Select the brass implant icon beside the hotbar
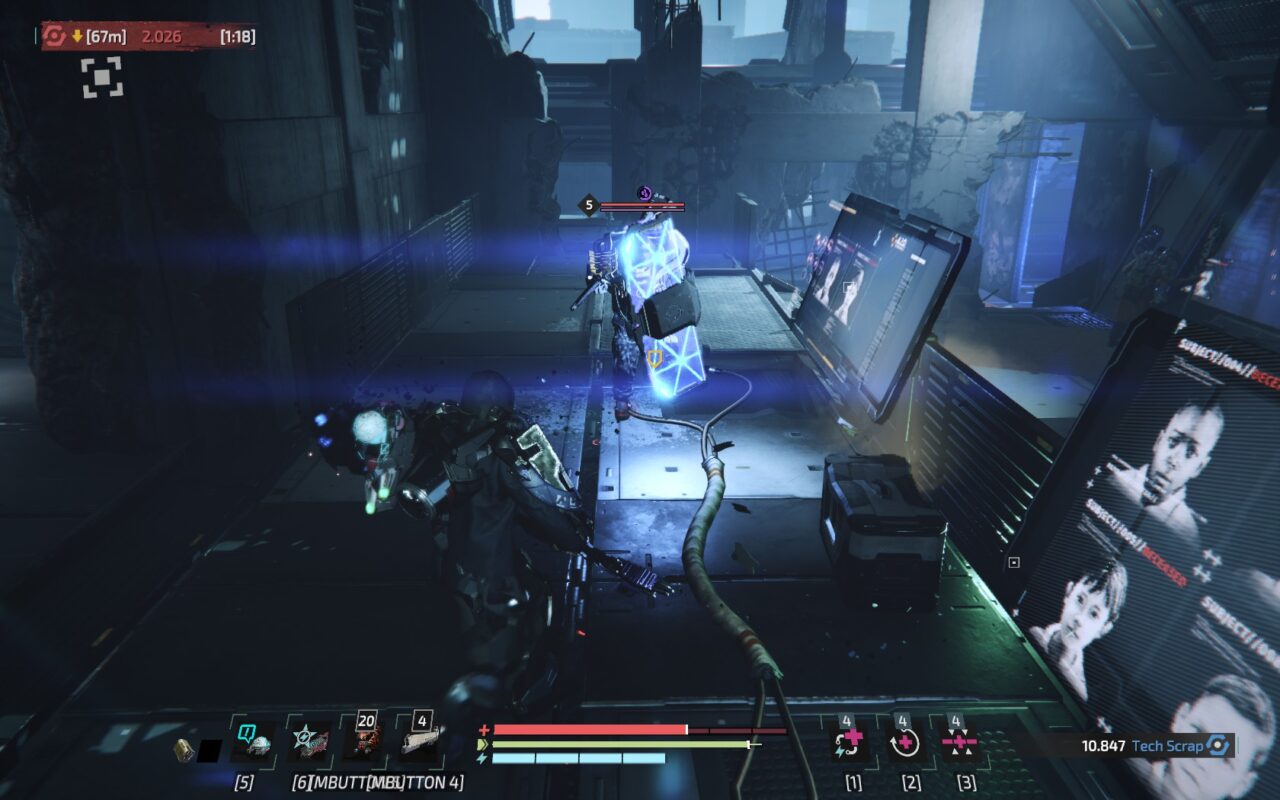This screenshot has width=1280, height=800. (183, 749)
